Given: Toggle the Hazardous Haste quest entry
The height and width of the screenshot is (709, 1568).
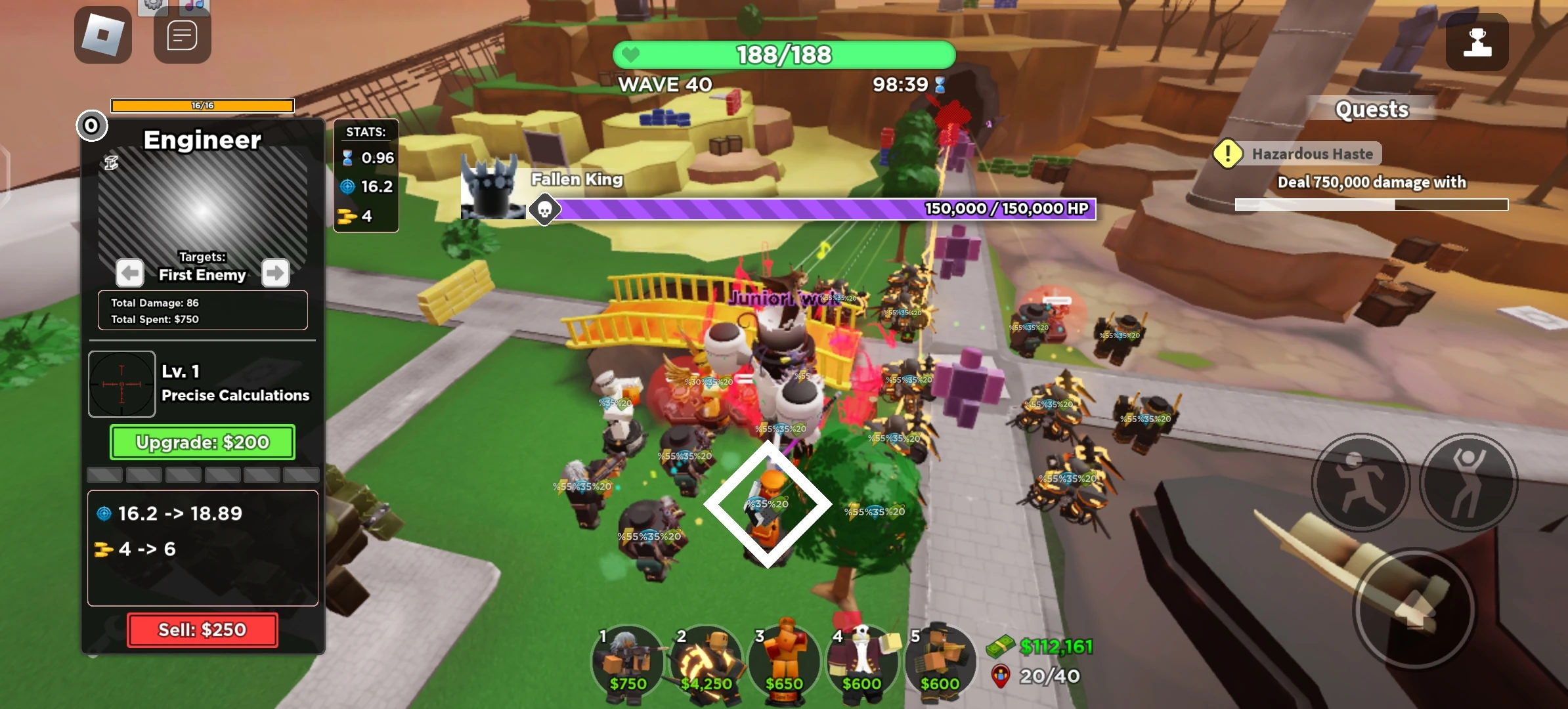Looking at the screenshot, I should click(1312, 153).
